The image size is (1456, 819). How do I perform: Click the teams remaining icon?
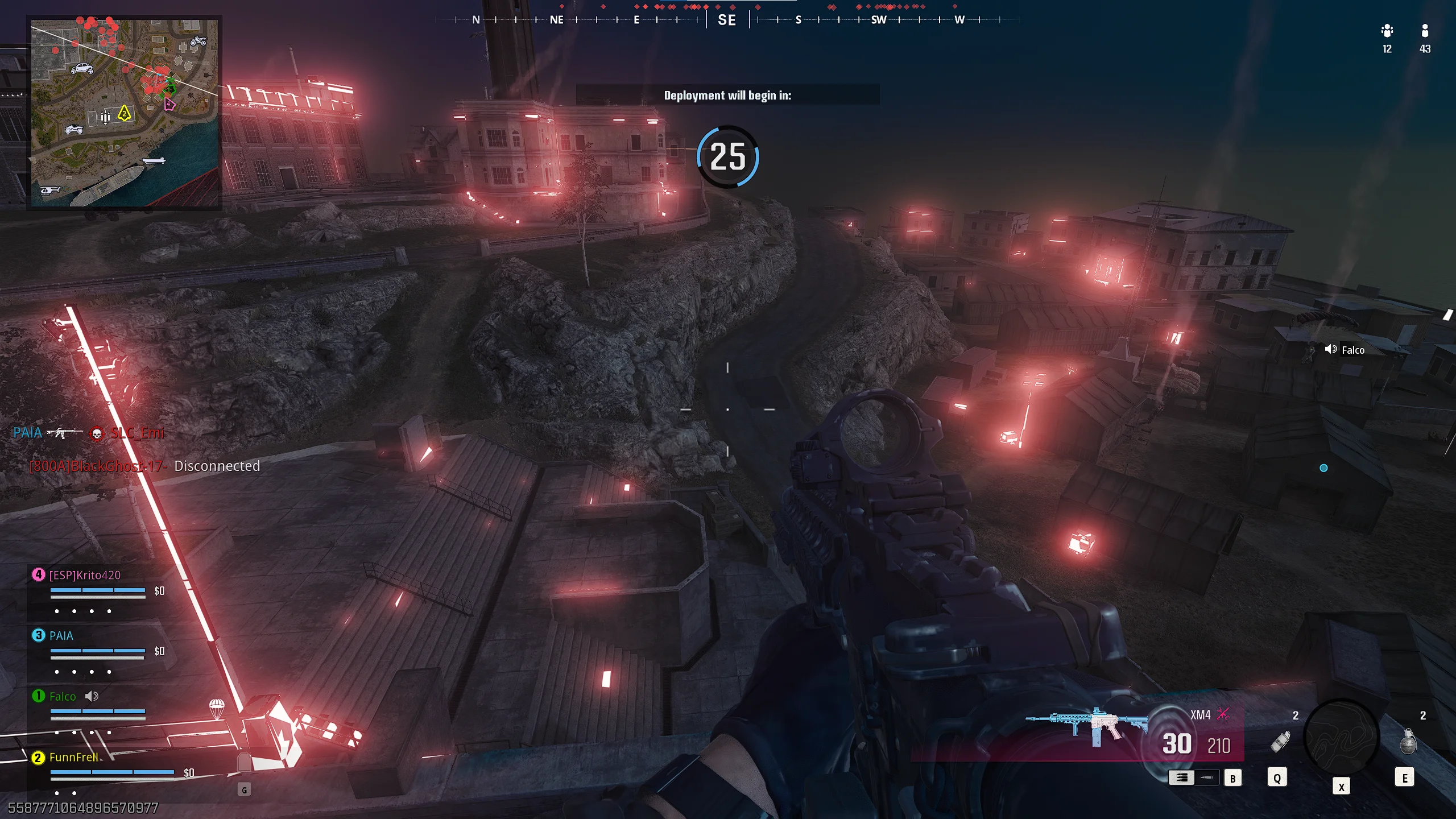(x=1387, y=31)
